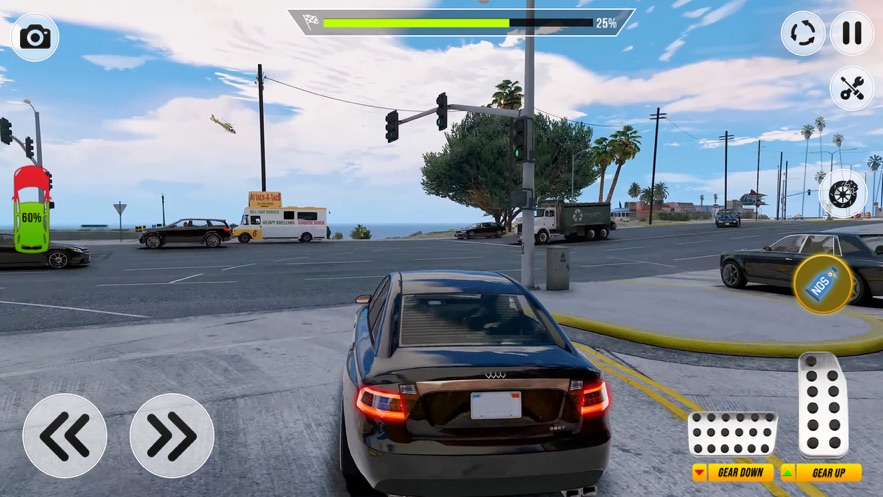This screenshot has width=883, height=497.
Task: Tap the camera view button
Action: click(x=35, y=38)
